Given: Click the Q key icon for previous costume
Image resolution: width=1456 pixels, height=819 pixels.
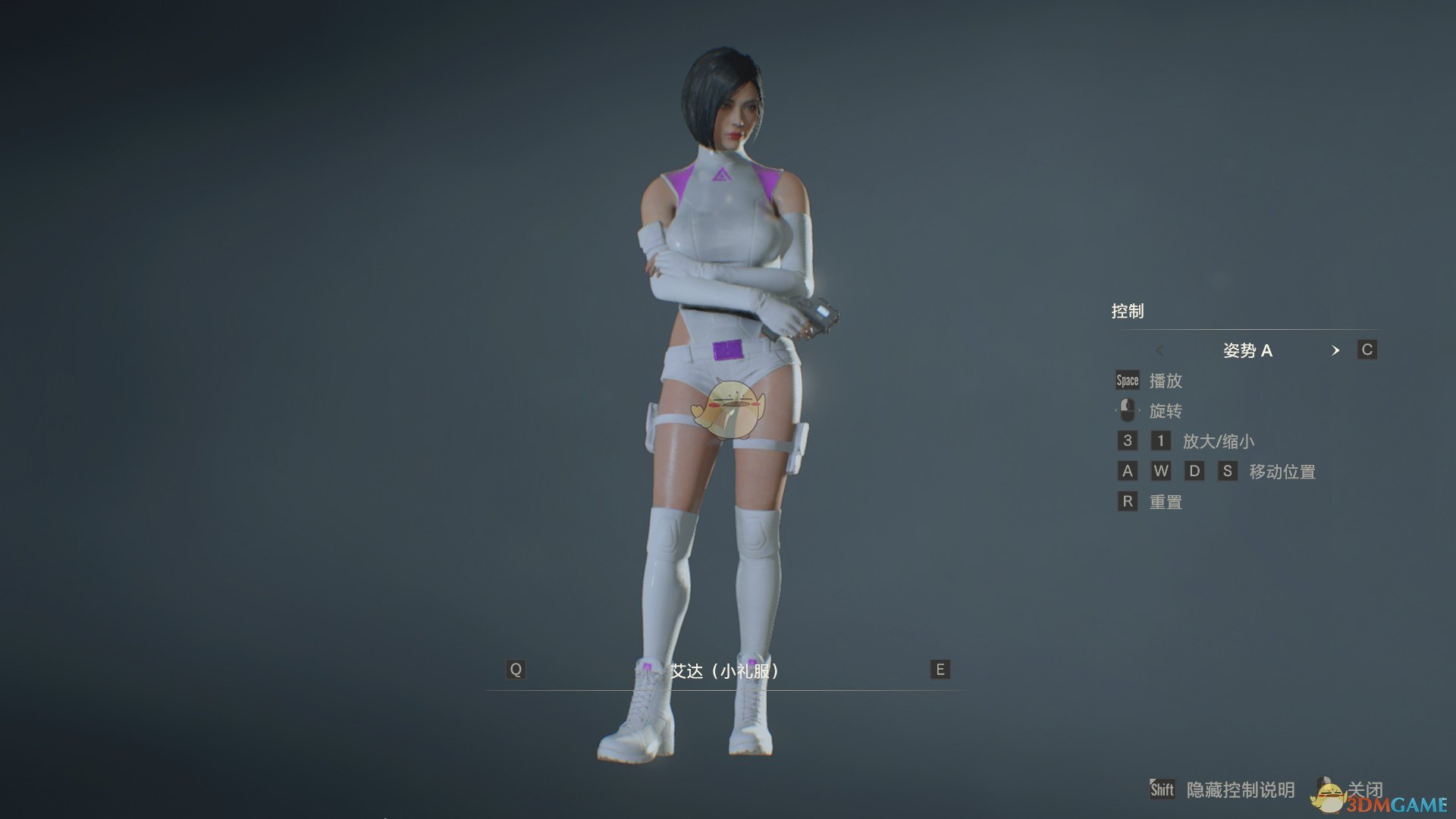Looking at the screenshot, I should pos(516,670).
